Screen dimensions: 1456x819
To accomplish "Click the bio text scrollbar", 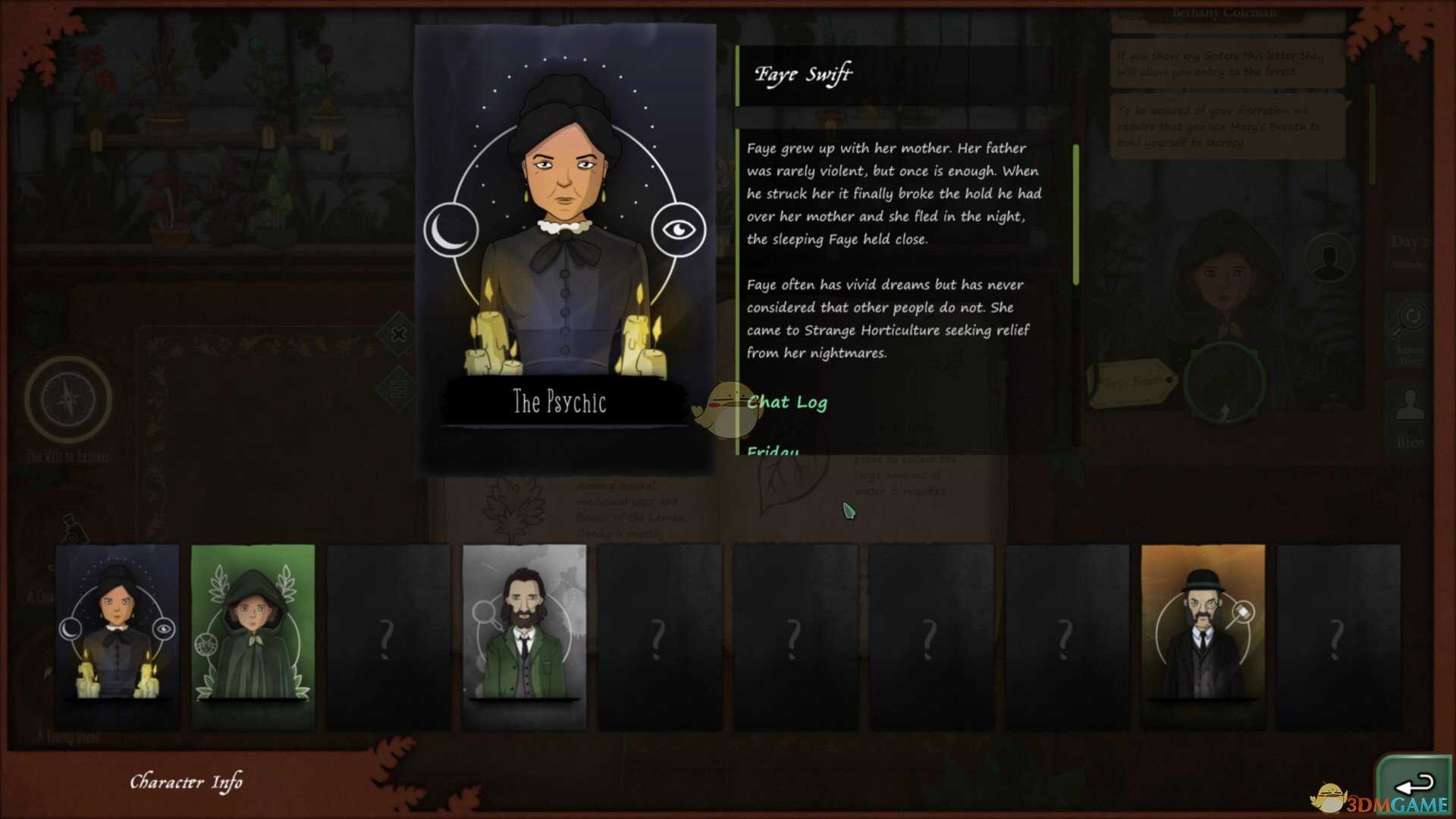I will (x=1075, y=215).
